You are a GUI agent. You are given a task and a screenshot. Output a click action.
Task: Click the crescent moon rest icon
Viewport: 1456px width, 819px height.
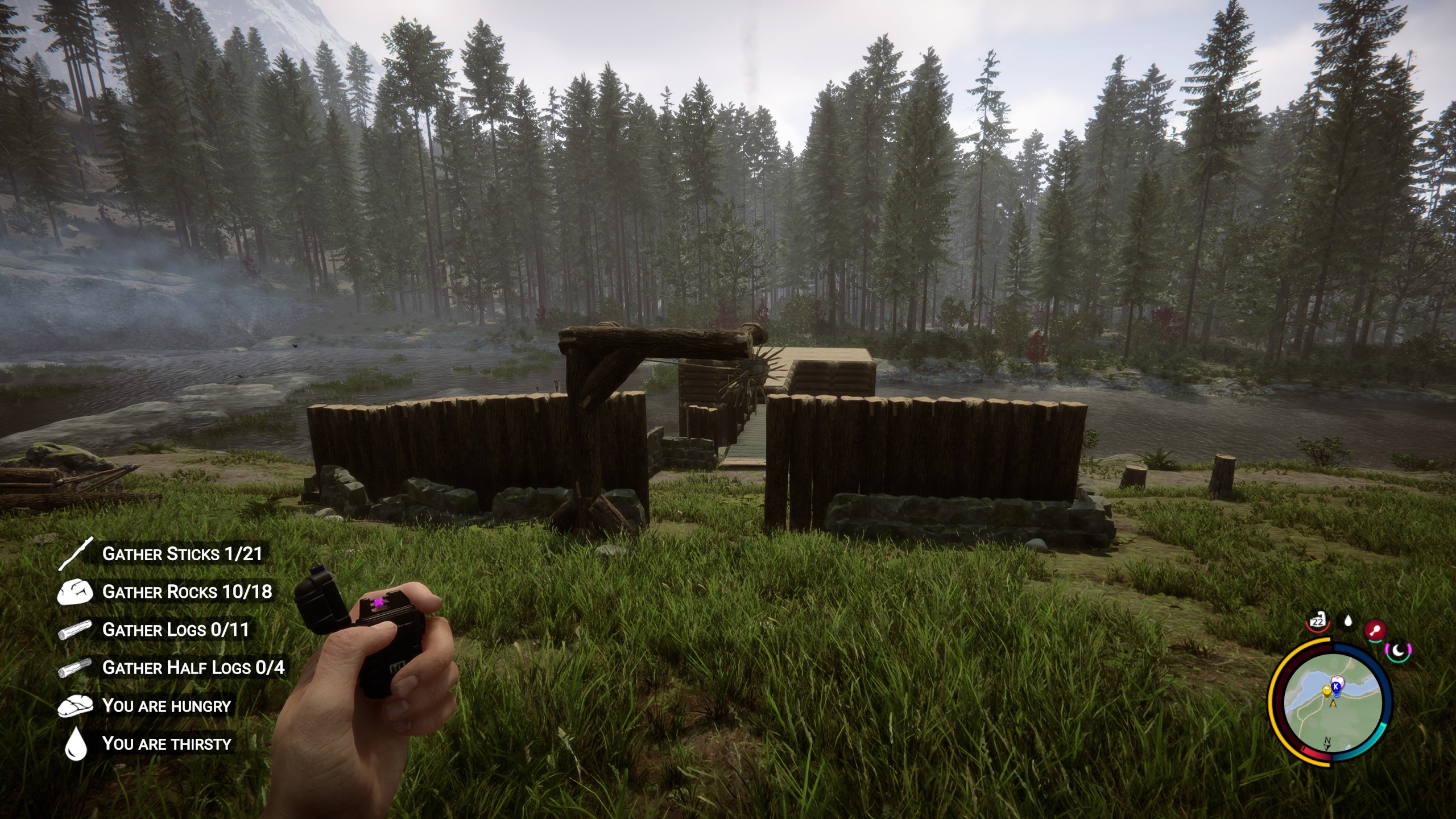point(1398,650)
